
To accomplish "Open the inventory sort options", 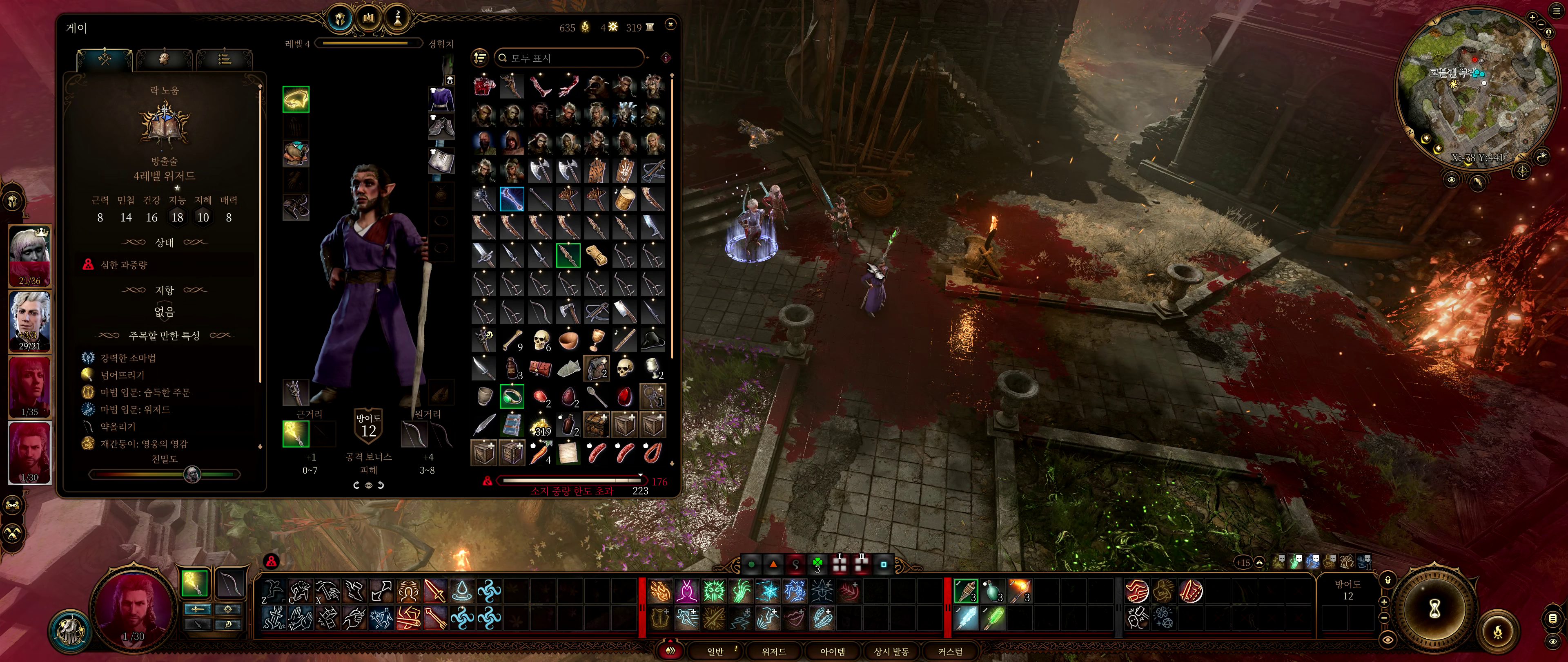I will [480, 58].
